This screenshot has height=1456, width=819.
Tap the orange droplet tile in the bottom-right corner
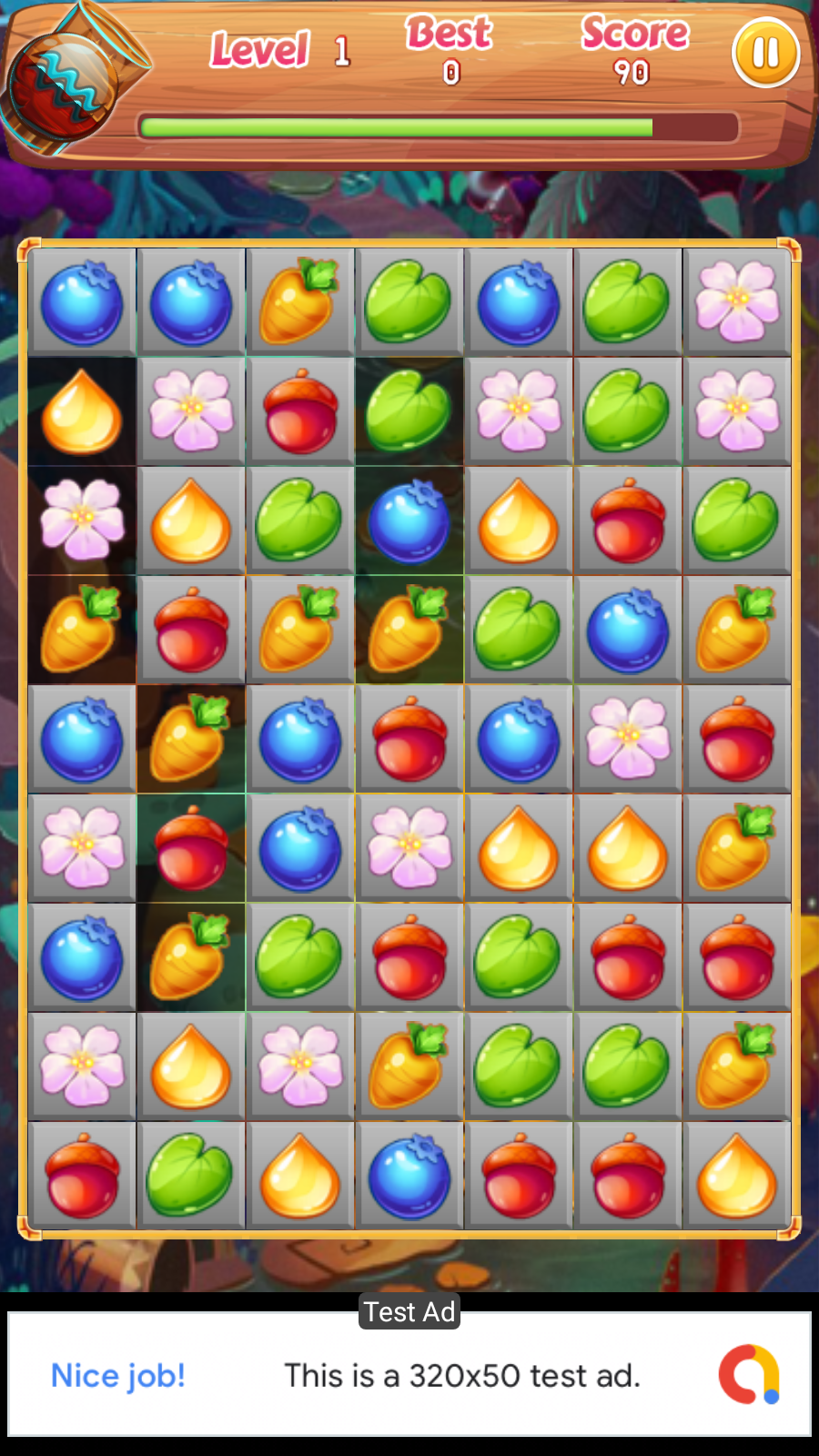tap(737, 1175)
